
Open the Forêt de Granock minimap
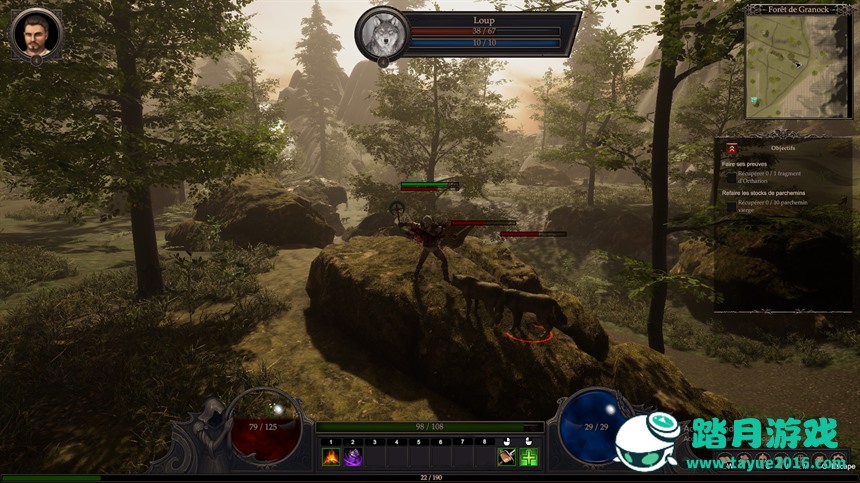[799, 63]
